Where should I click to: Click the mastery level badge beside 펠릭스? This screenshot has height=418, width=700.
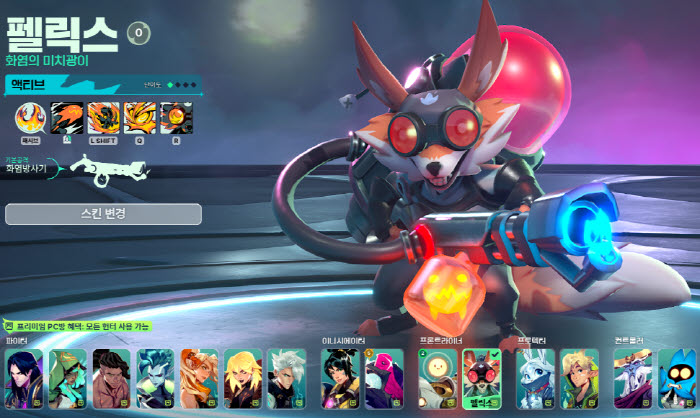137,33
